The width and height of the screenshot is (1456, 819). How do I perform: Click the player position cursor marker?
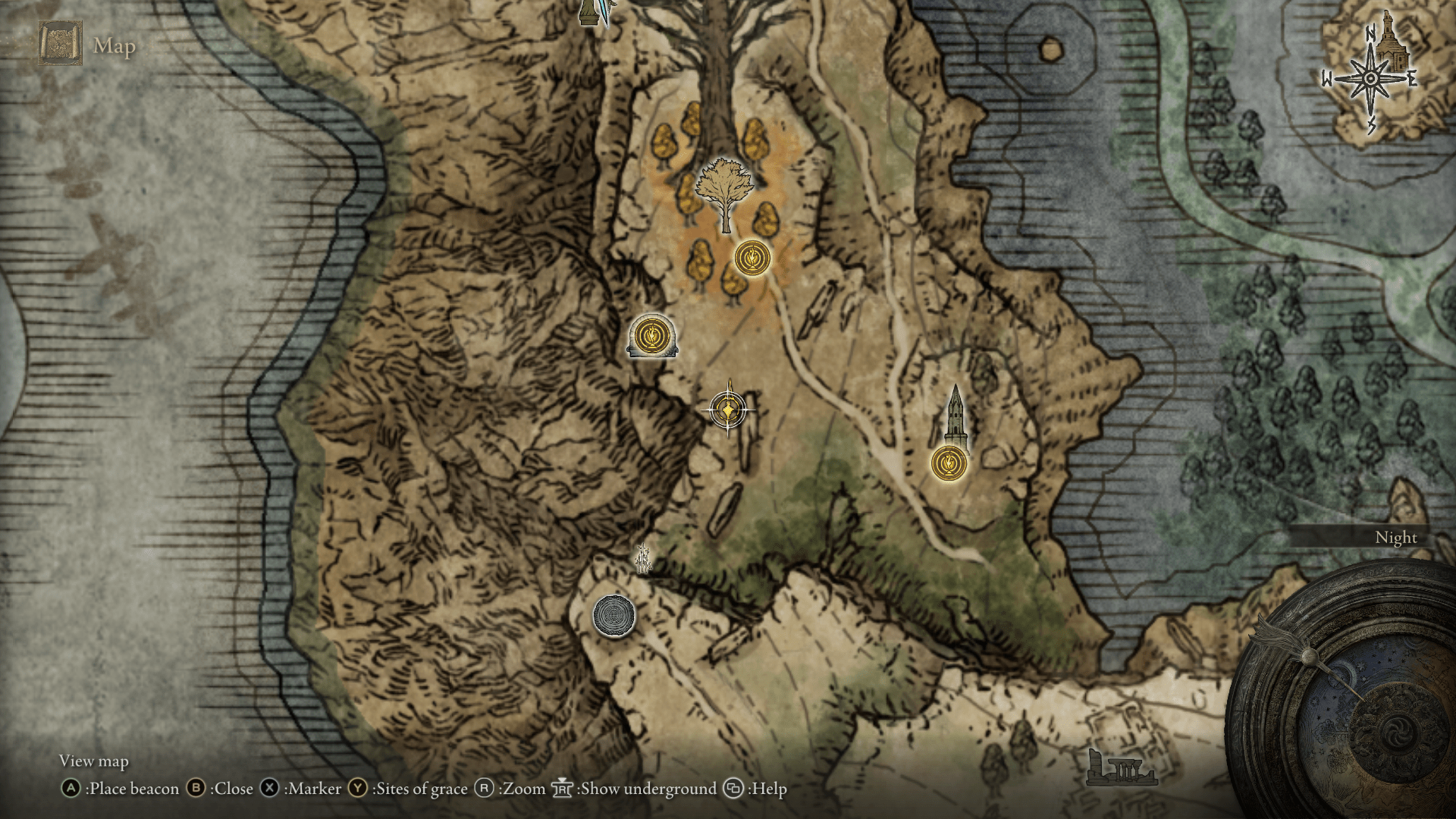(x=728, y=410)
